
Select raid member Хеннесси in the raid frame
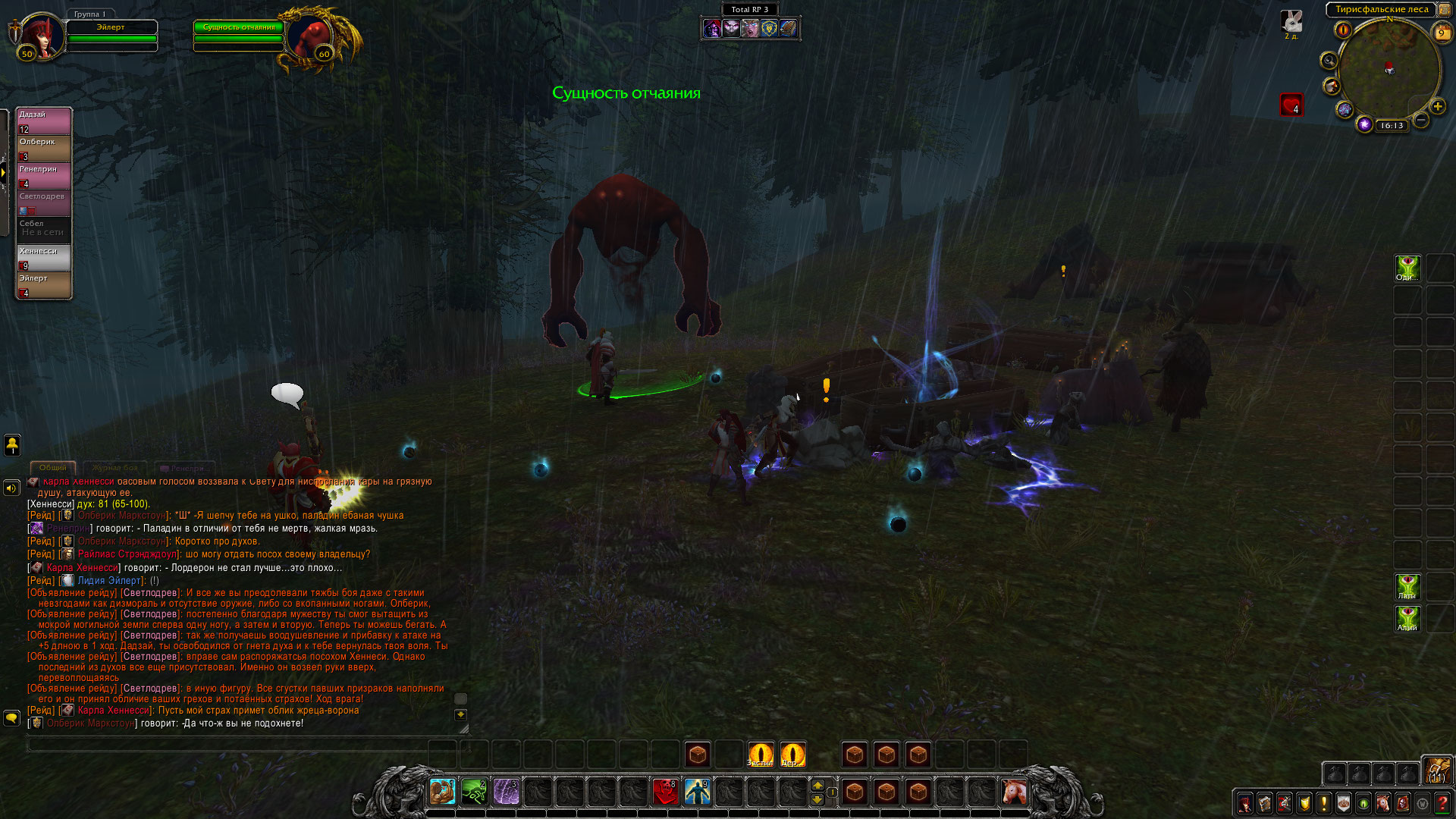(44, 257)
